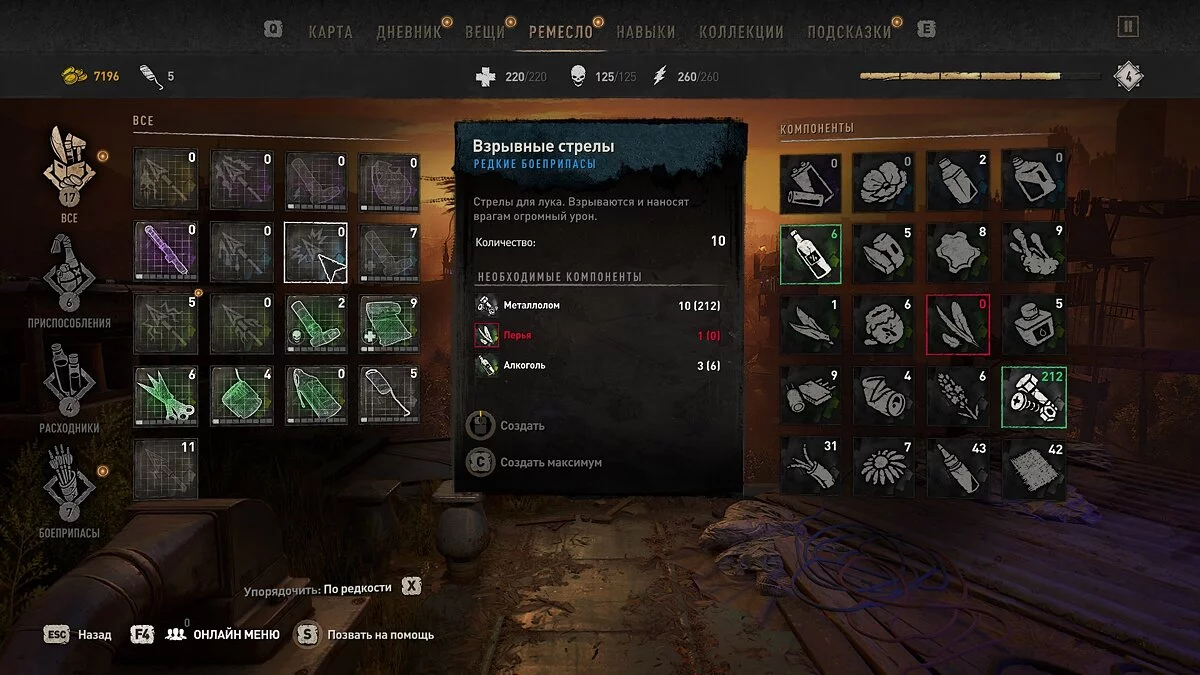Select the Расходники category

pyautogui.click(x=69, y=385)
